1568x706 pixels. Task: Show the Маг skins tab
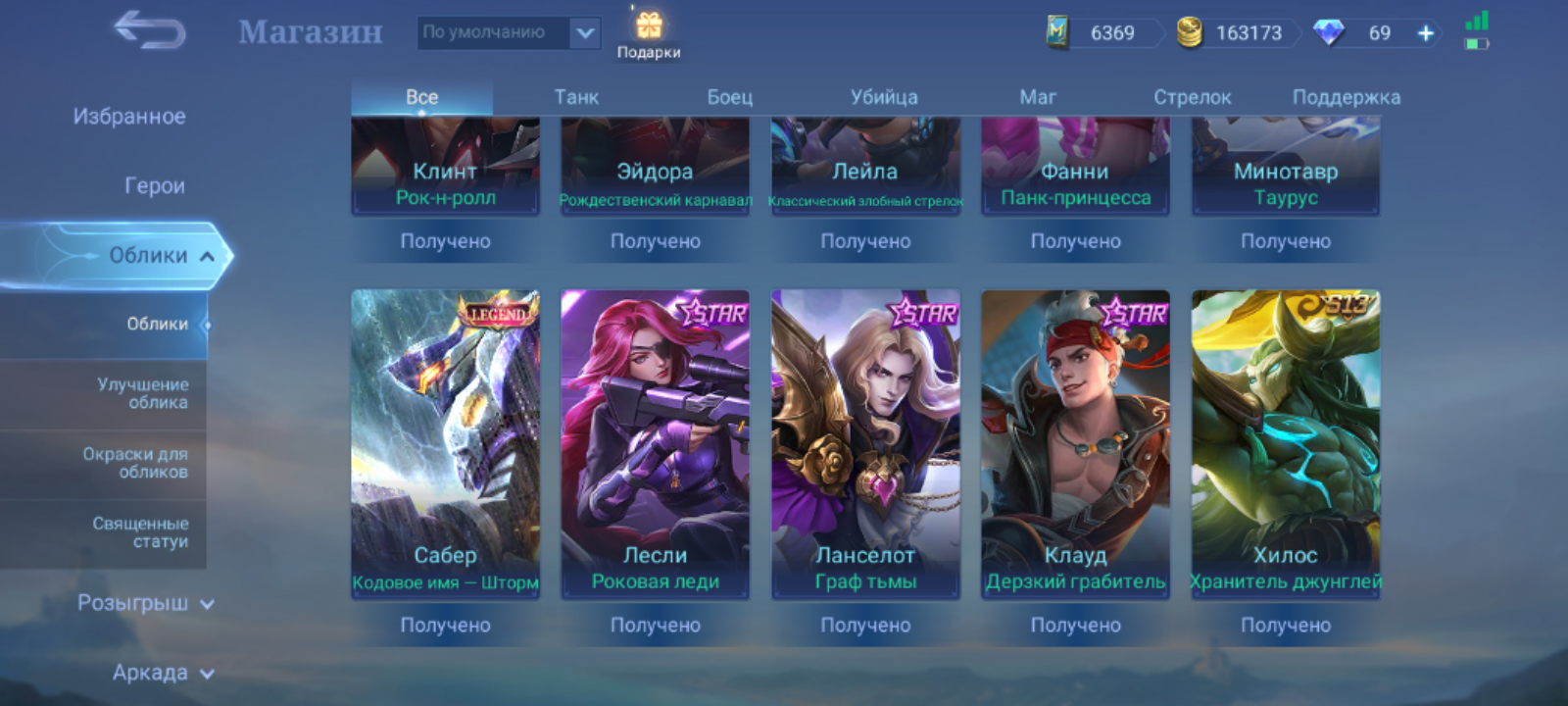click(1038, 97)
